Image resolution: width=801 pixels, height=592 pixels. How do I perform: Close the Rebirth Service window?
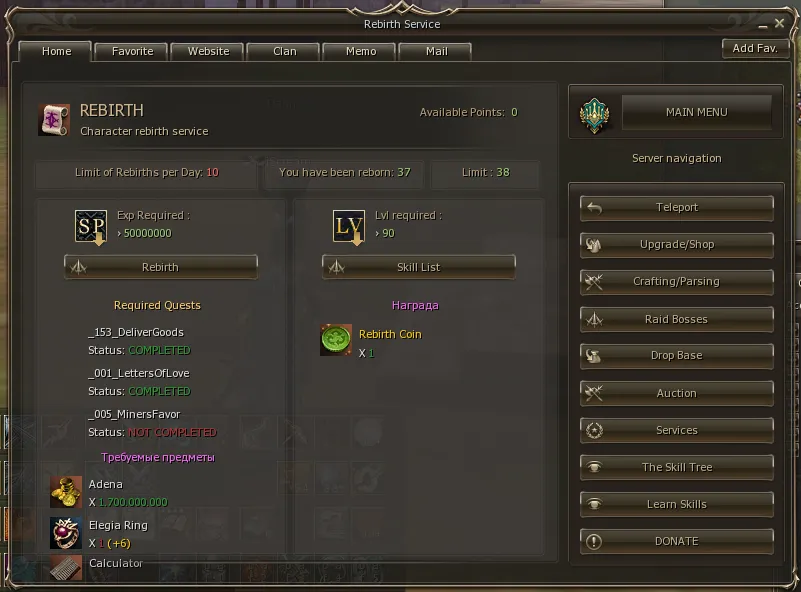click(x=779, y=23)
